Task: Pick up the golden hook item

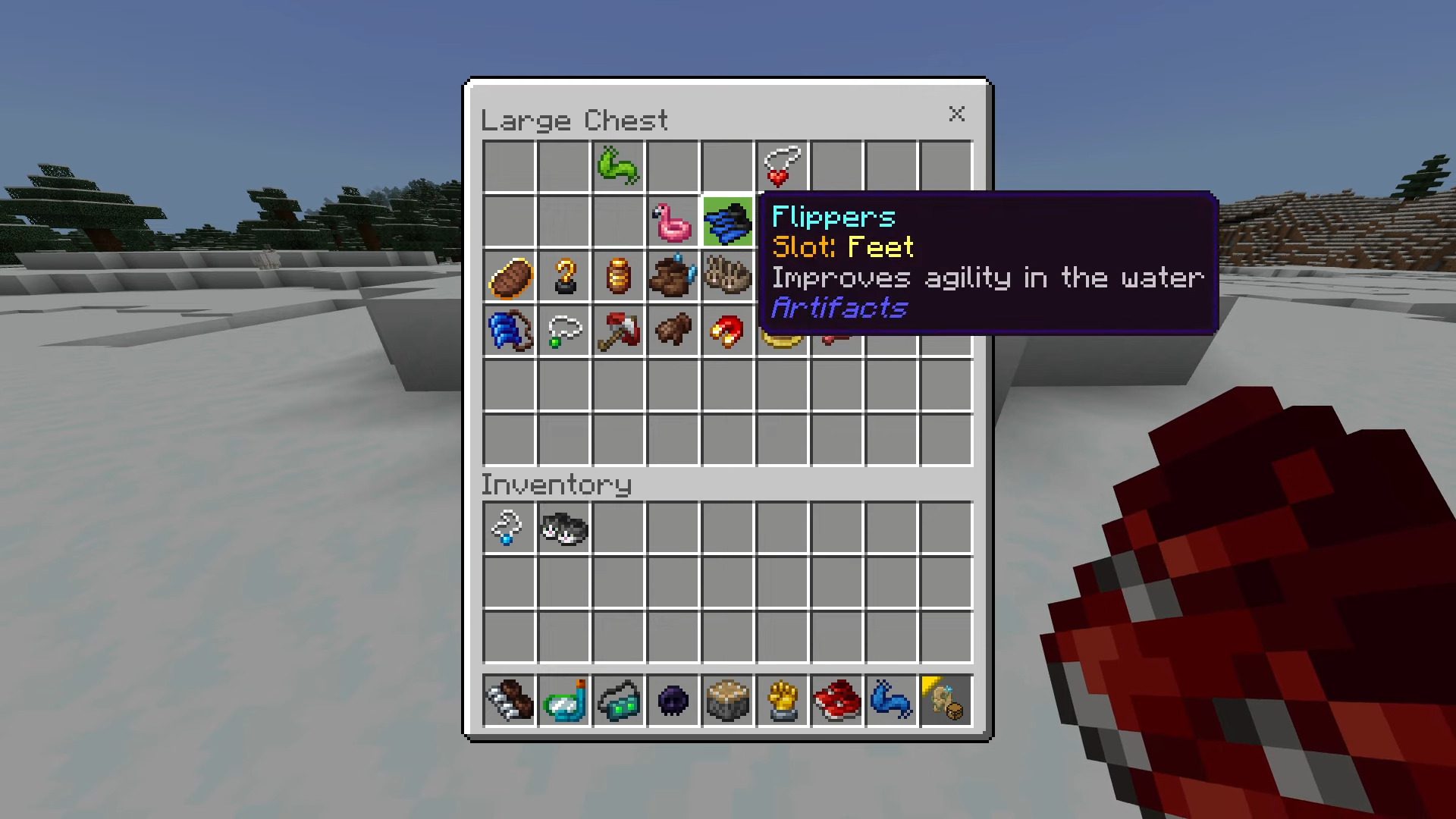Action: [564, 277]
